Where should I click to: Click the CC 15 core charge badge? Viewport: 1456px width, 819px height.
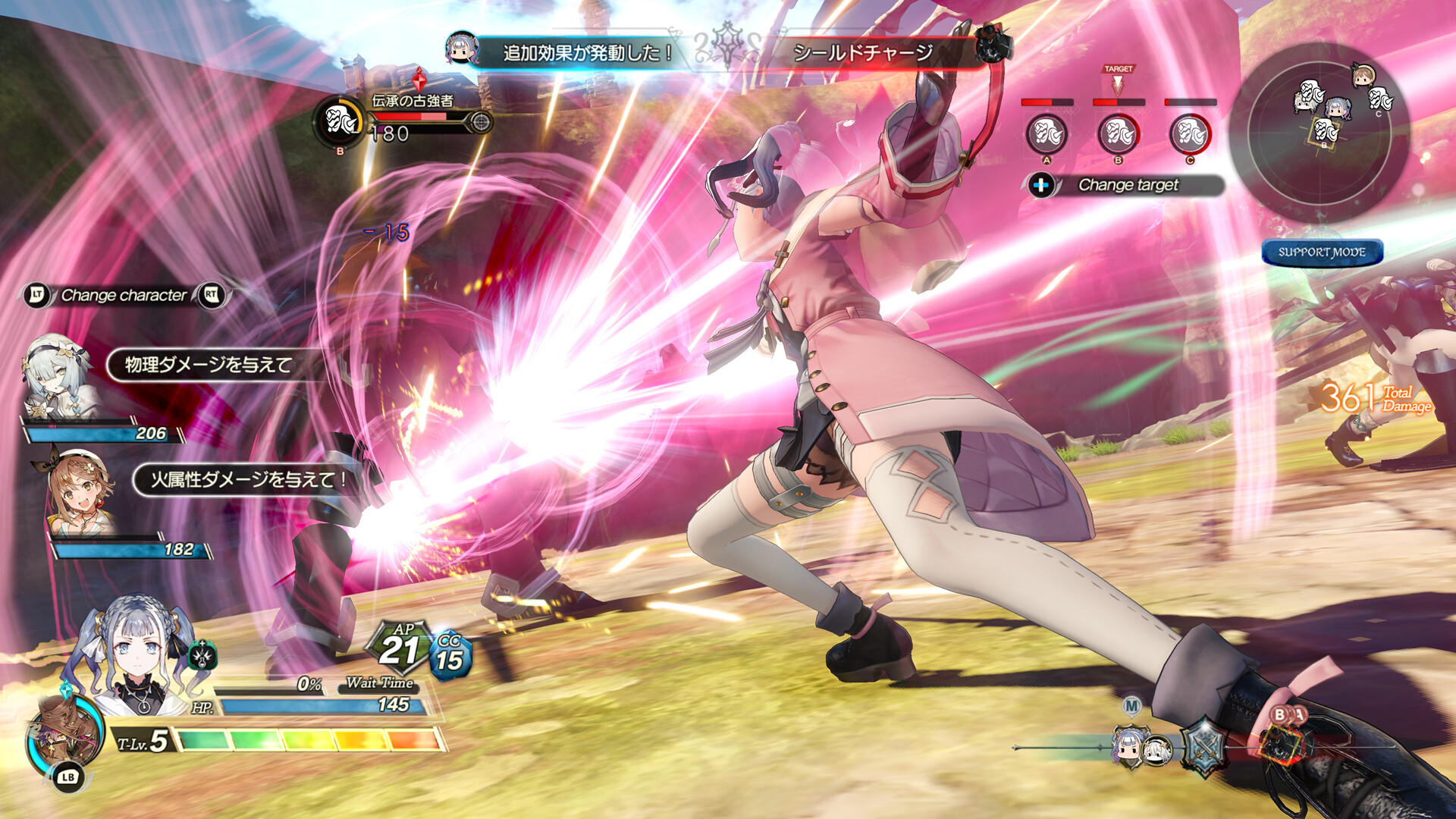450,654
